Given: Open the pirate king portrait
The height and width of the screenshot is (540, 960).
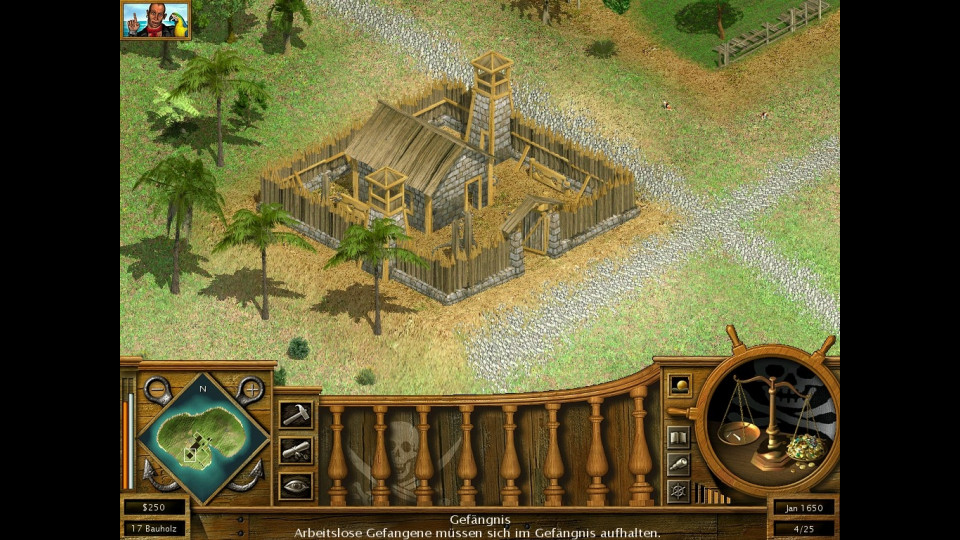Looking at the screenshot, I should (156, 19).
